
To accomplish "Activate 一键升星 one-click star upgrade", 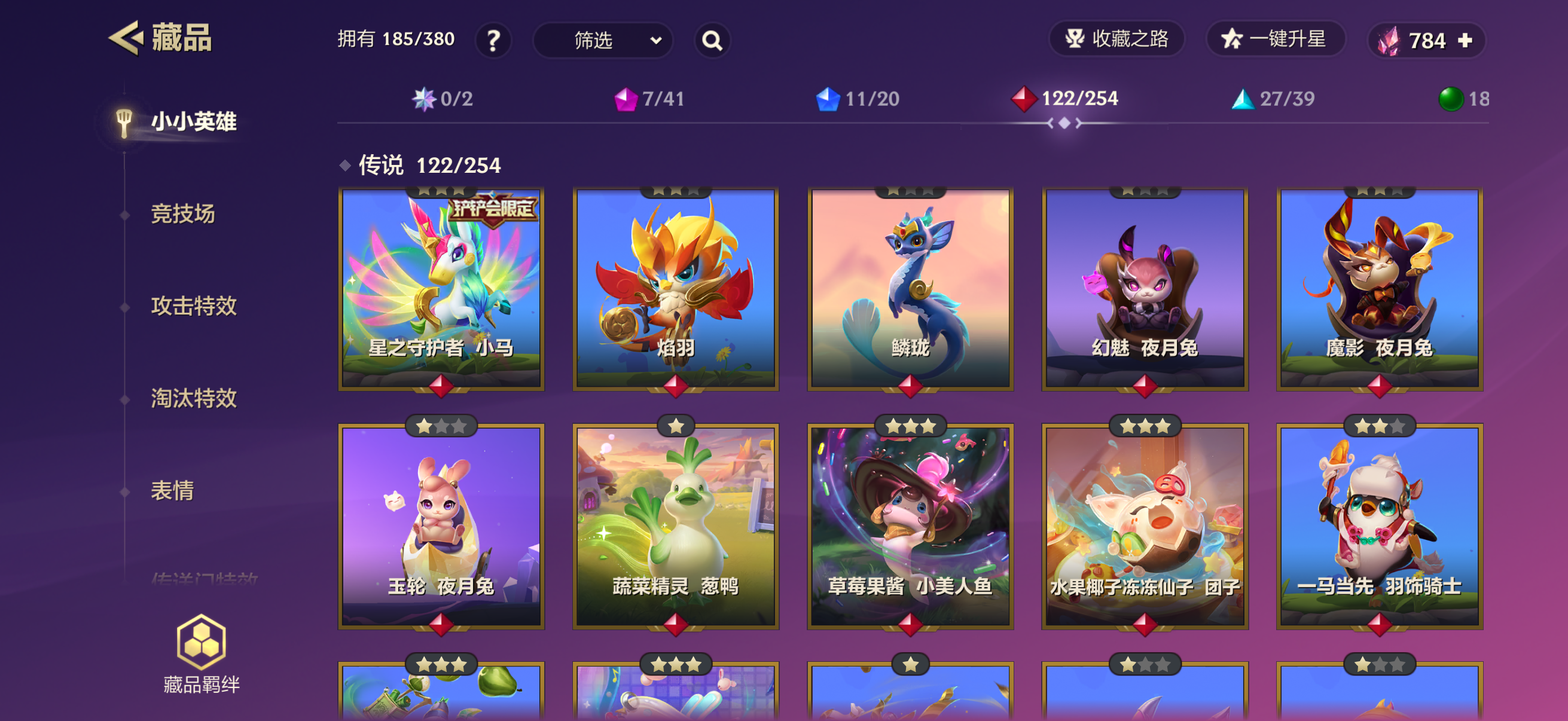I will point(1274,39).
